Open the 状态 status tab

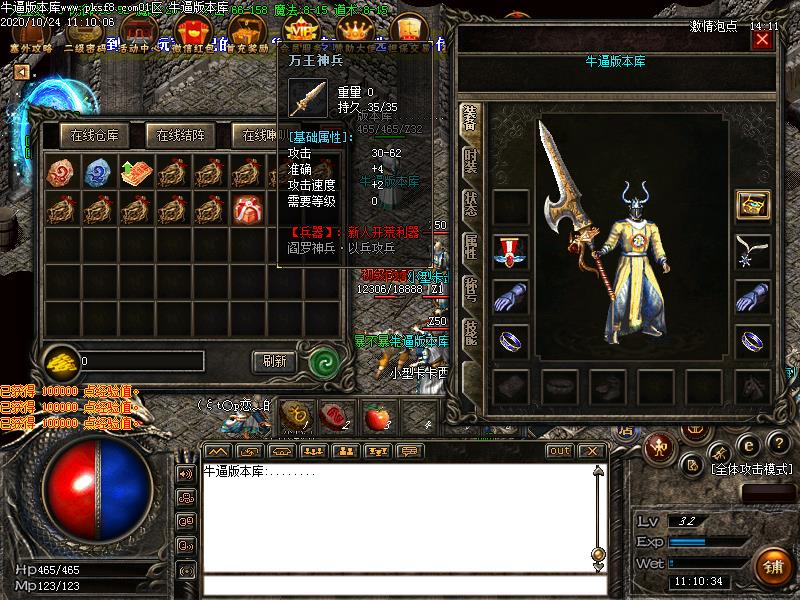[470, 203]
